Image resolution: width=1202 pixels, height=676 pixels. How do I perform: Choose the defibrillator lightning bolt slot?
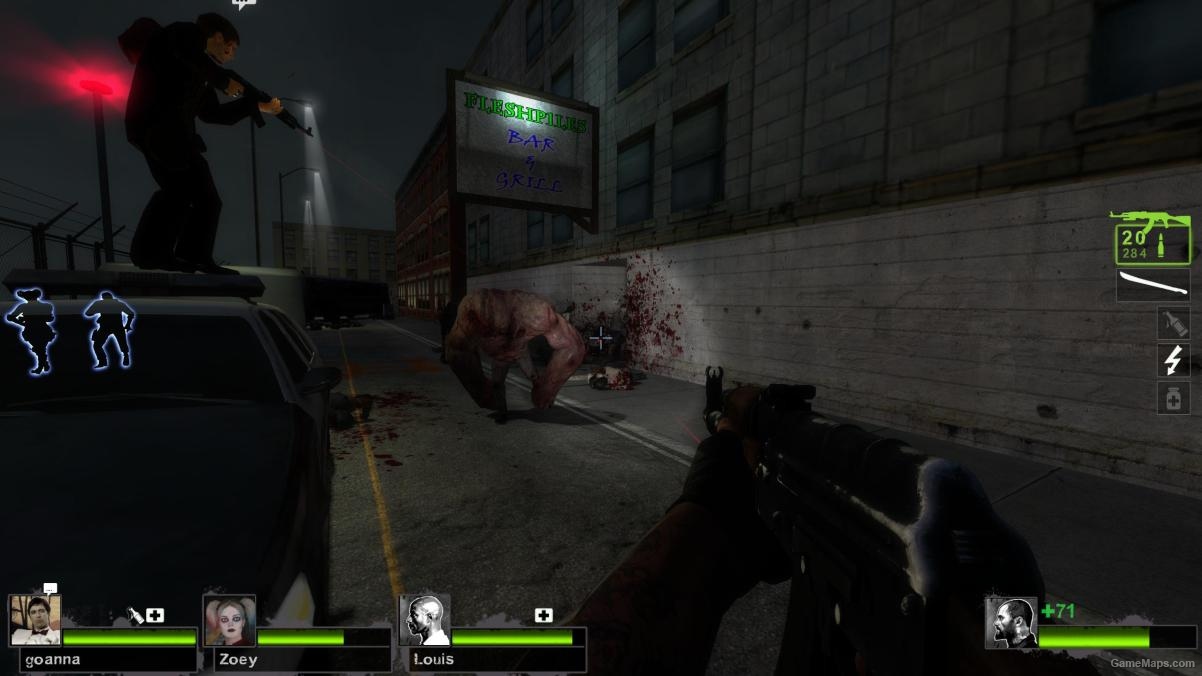point(1173,360)
